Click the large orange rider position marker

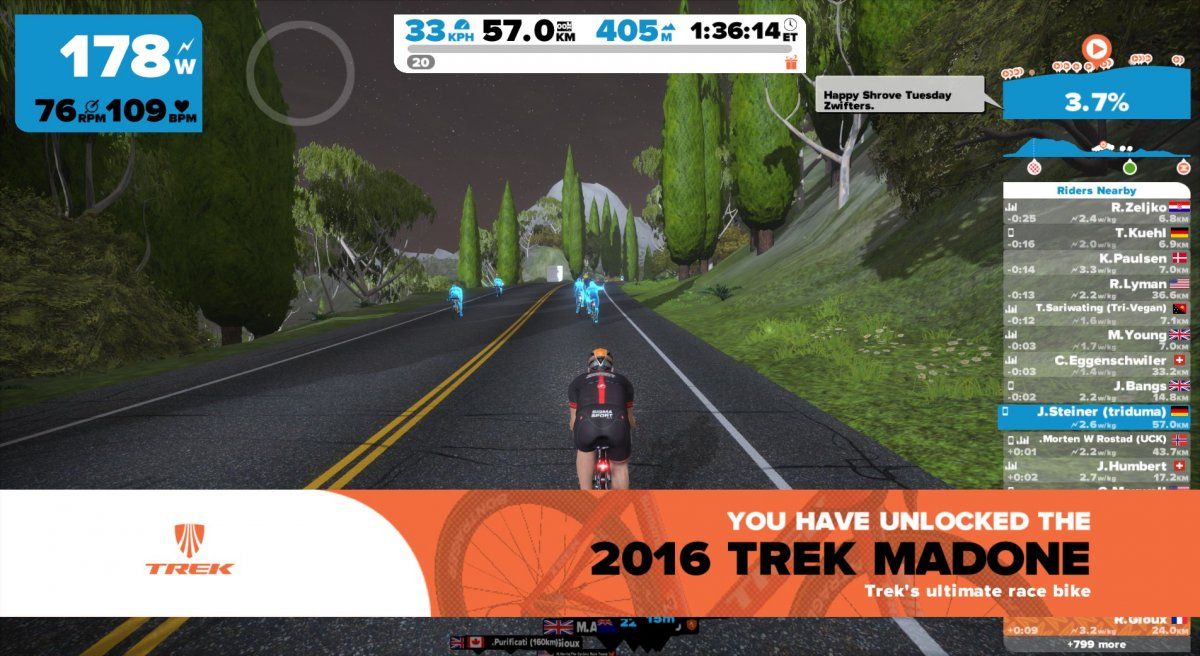[x=1096, y=47]
